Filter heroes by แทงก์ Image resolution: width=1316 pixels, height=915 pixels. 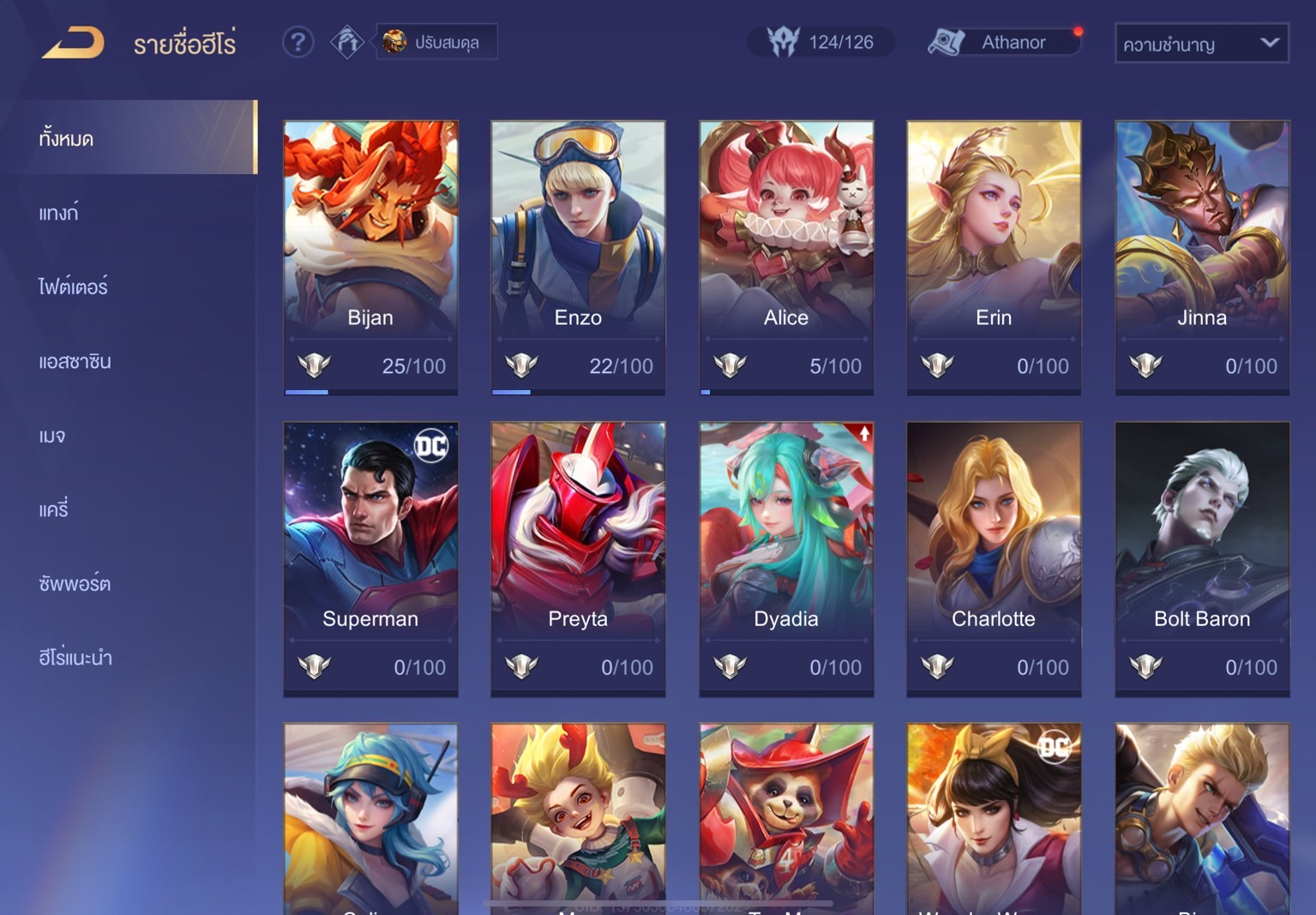tap(58, 213)
